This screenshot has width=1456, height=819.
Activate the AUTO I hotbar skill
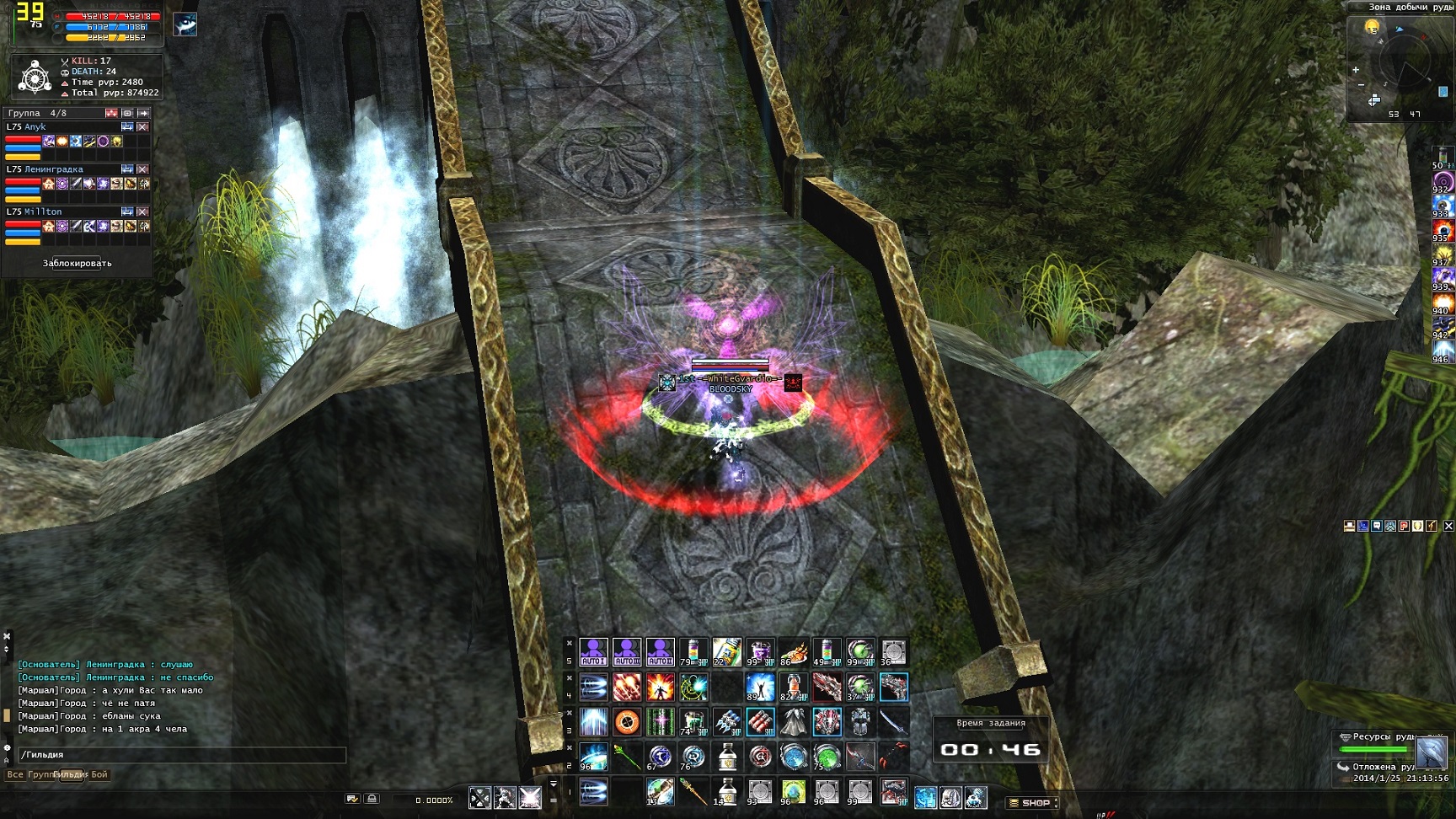[x=593, y=652]
